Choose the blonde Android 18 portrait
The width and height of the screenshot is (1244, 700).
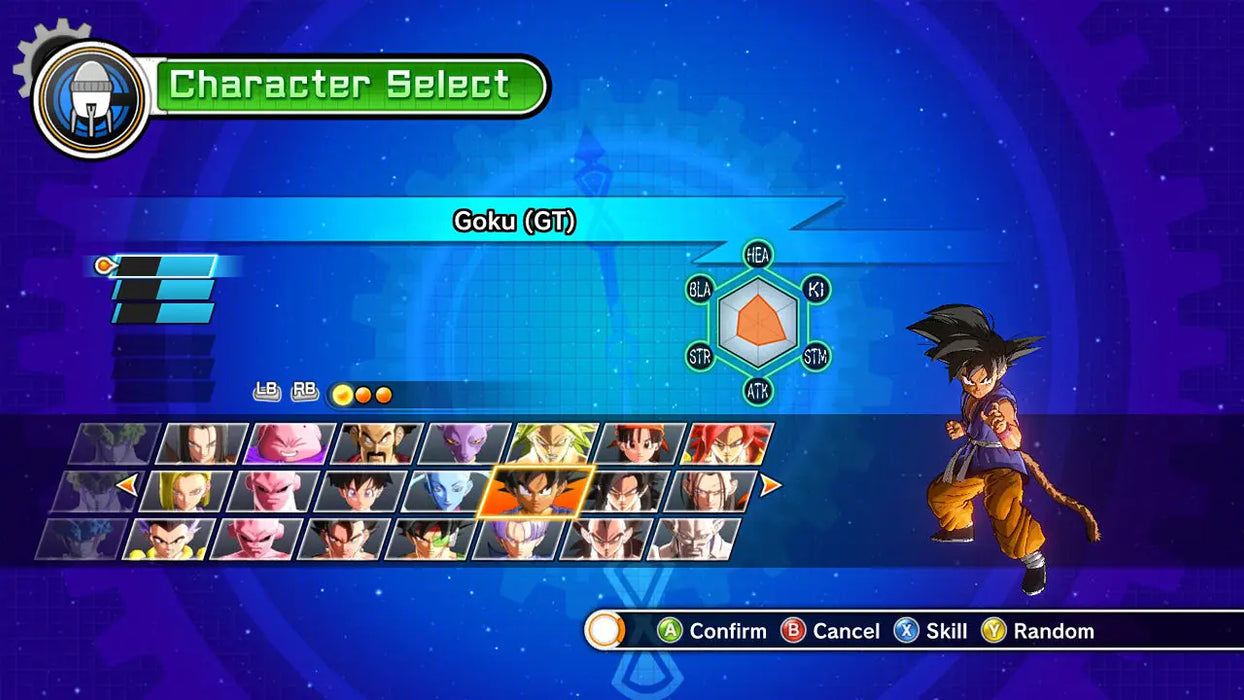click(x=186, y=491)
